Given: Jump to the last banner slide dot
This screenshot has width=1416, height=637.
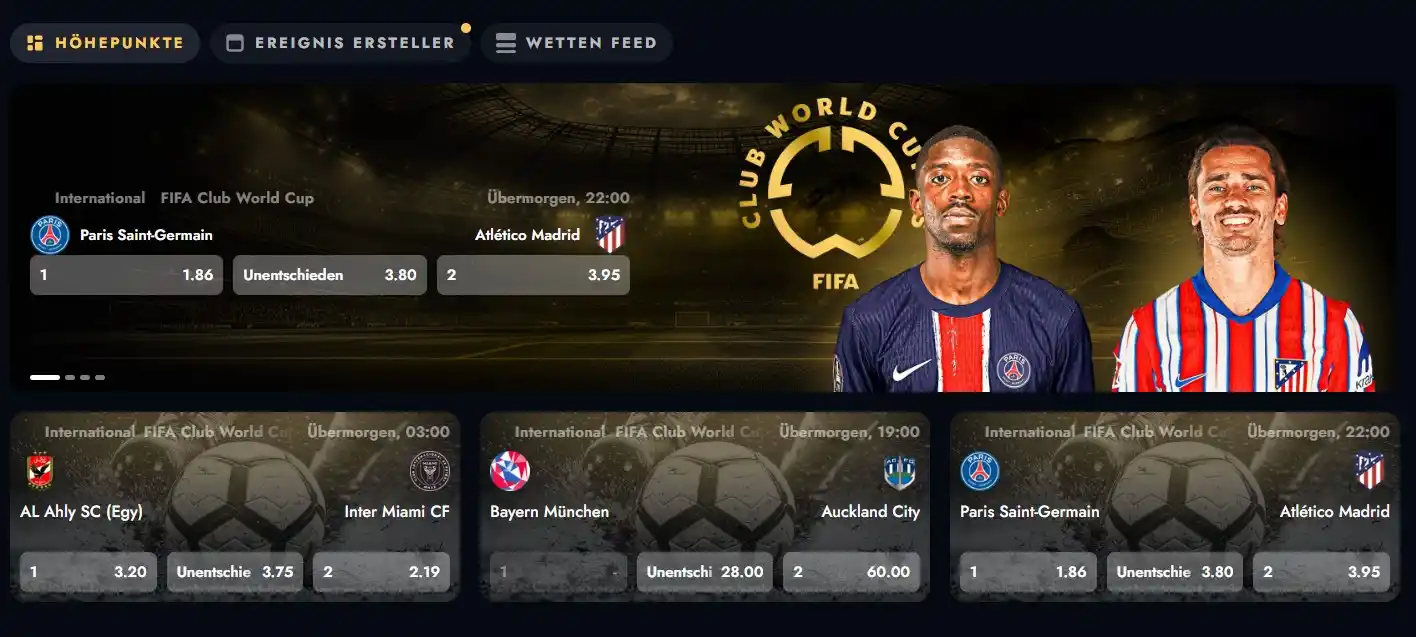Looking at the screenshot, I should (x=100, y=378).
